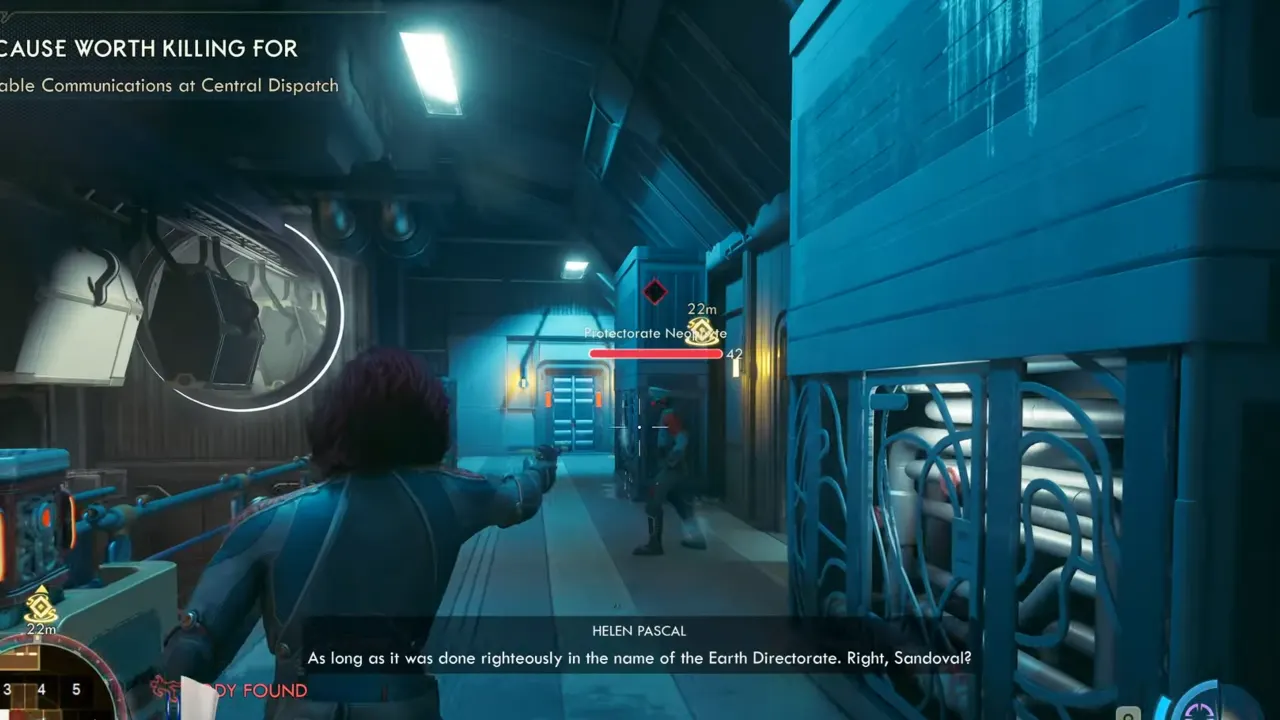The image size is (1280, 720).
Task: Click the 22m distance label near the enemy
Action: tap(700, 308)
